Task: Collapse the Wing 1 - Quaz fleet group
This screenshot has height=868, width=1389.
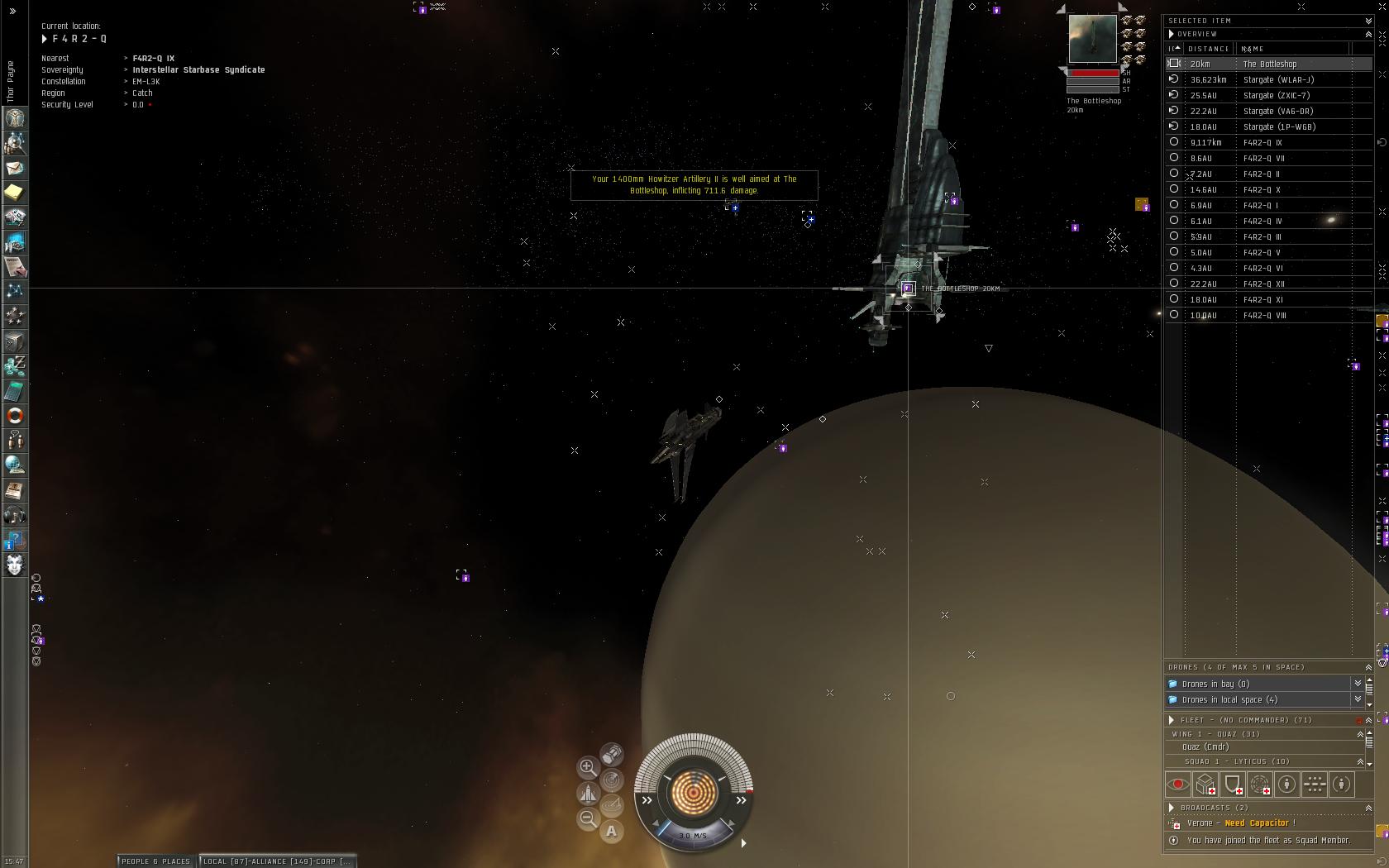Action: coord(1359,734)
